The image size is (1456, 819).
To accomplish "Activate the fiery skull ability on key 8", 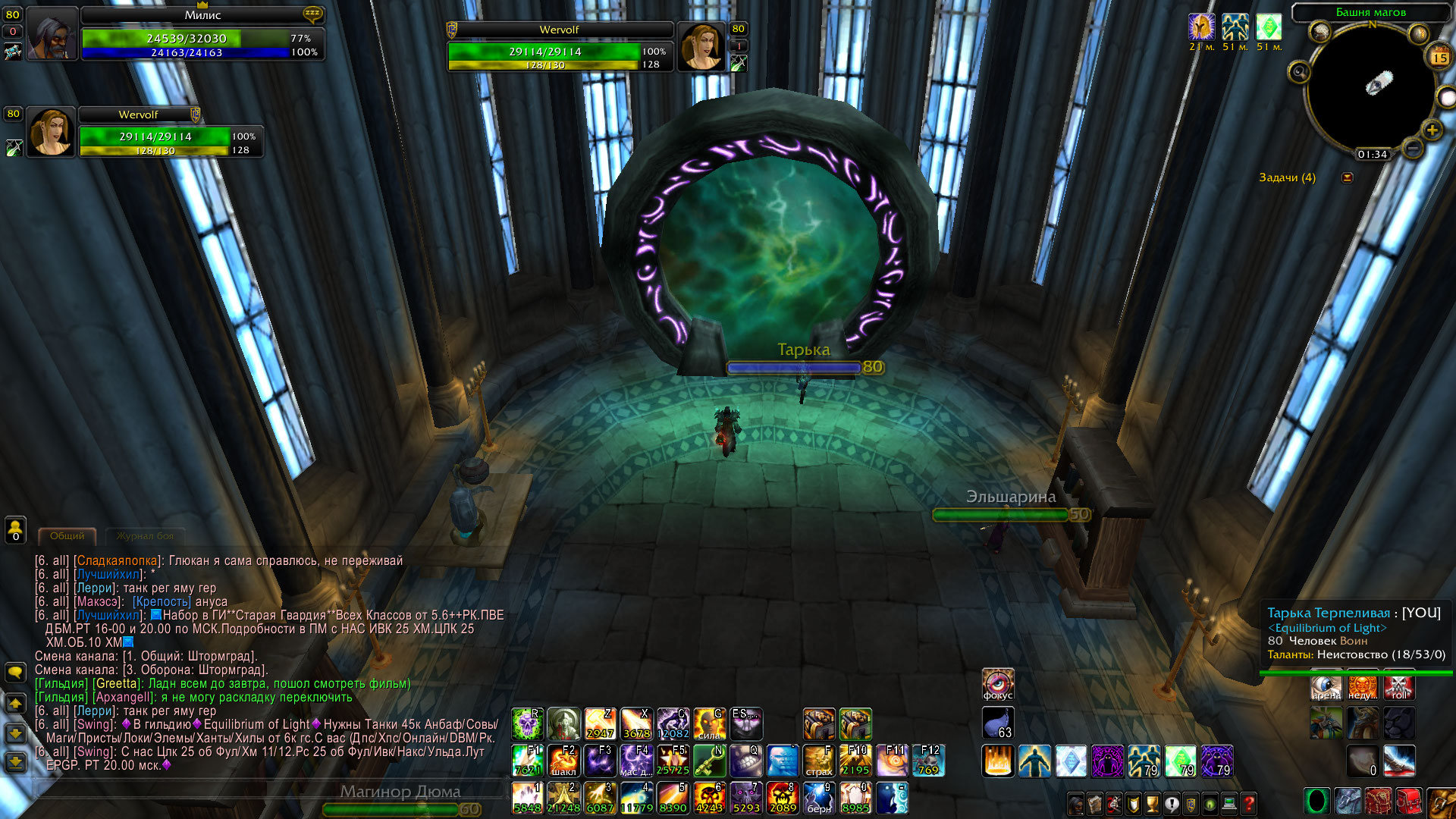I will point(782,797).
